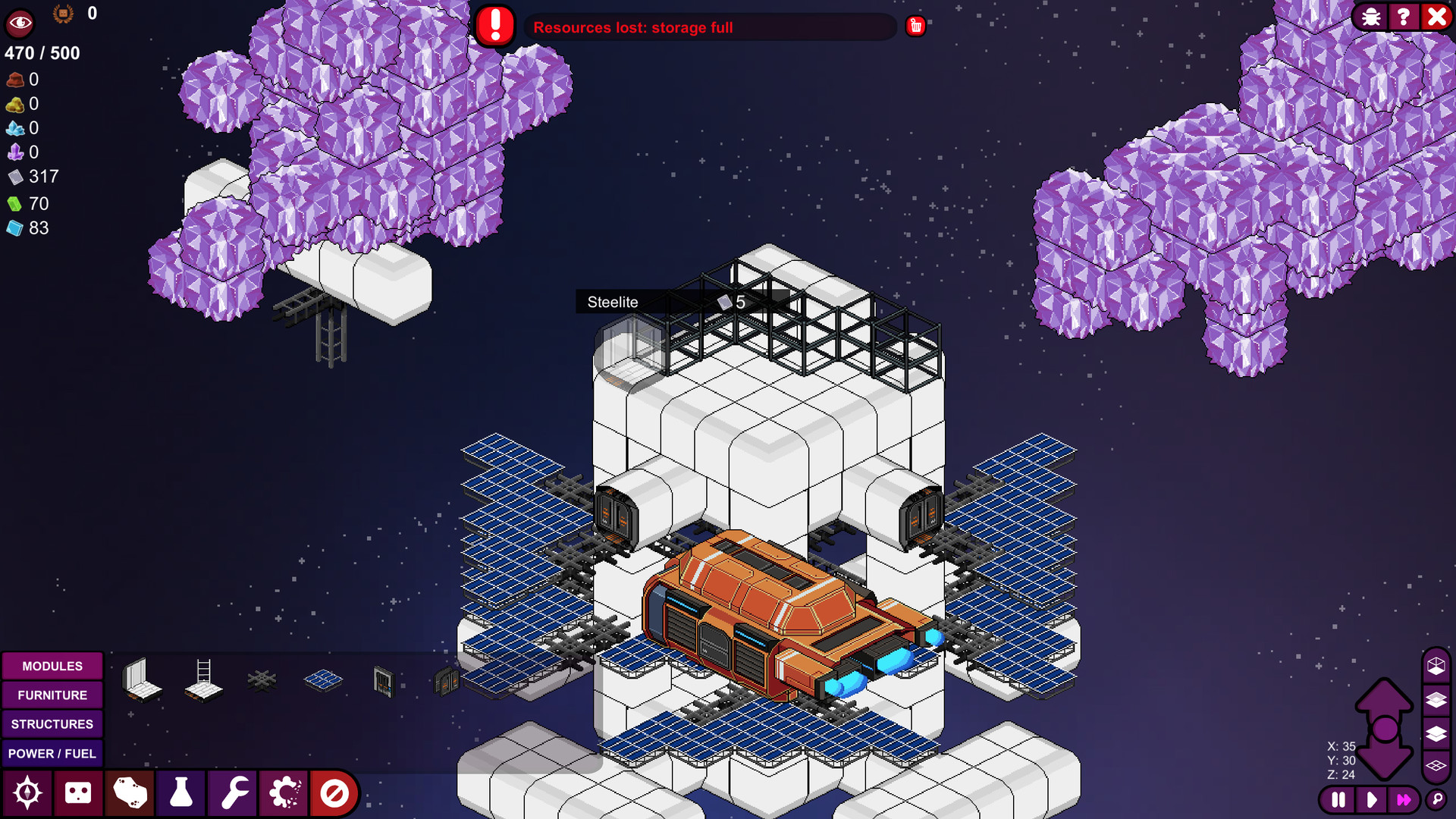This screenshot has height=819, width=1456.
Task: Open the research flask menu
Action: pyautogui.click(x=180, y=793)
